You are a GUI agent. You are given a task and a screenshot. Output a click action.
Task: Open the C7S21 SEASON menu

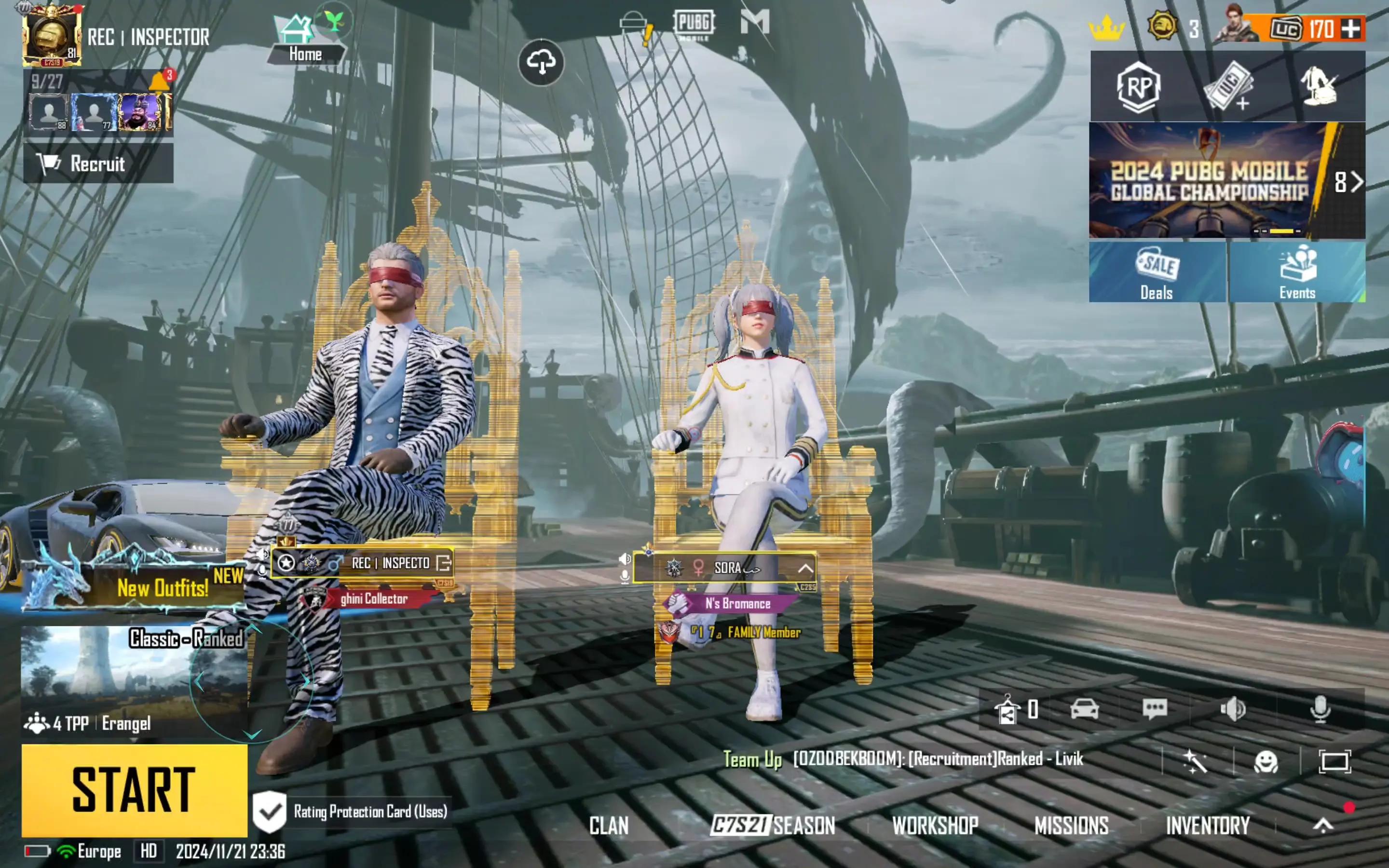(773, 826)
